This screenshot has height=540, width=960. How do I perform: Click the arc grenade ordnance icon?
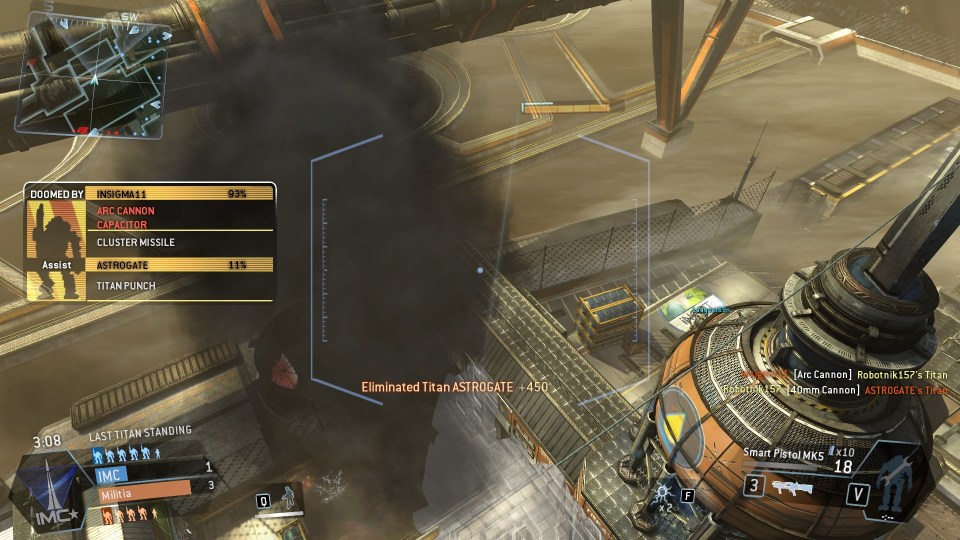pyautogui.click(x=662, y=492)
